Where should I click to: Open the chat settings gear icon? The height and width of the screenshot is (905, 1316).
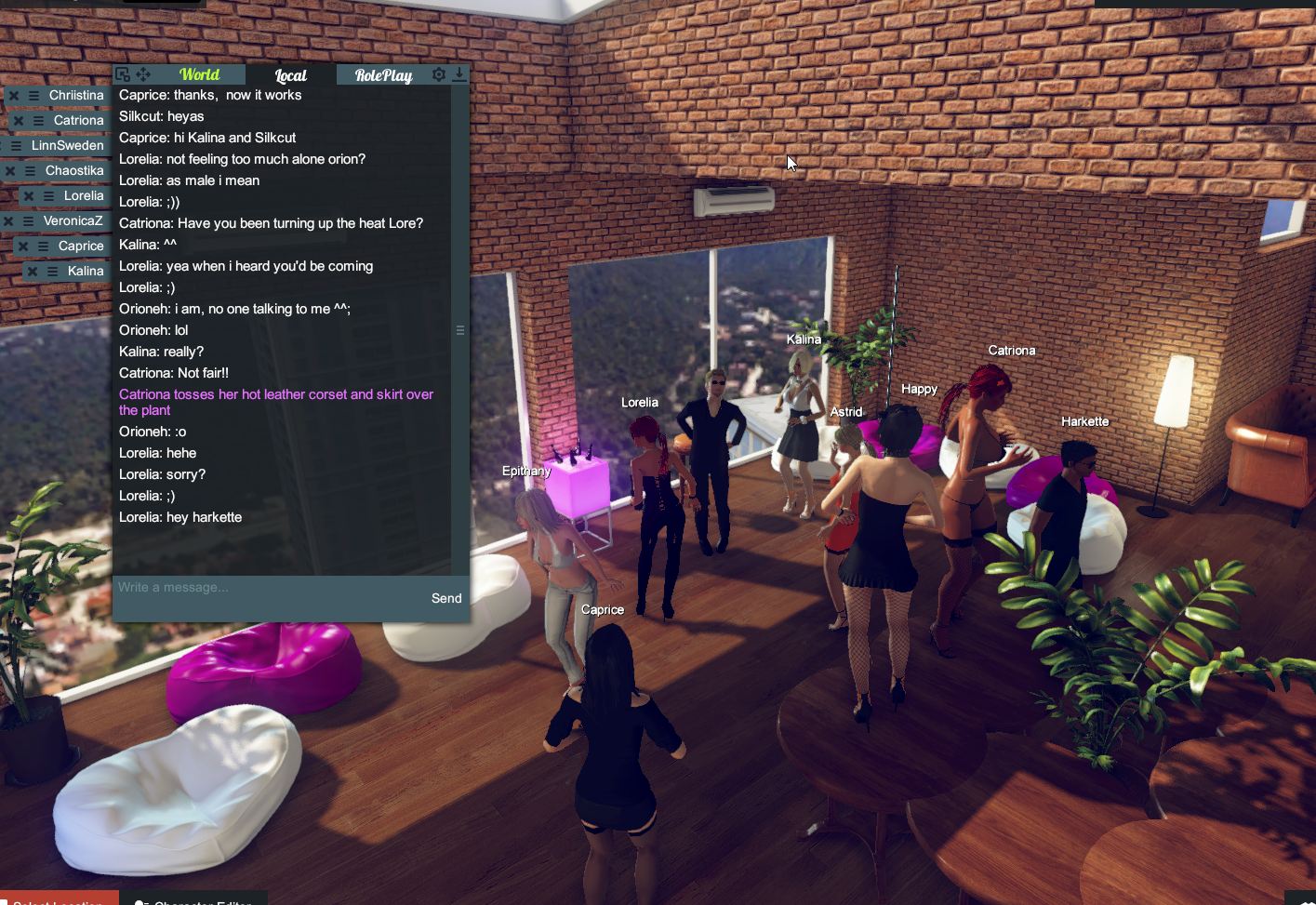tap(438, 74)
